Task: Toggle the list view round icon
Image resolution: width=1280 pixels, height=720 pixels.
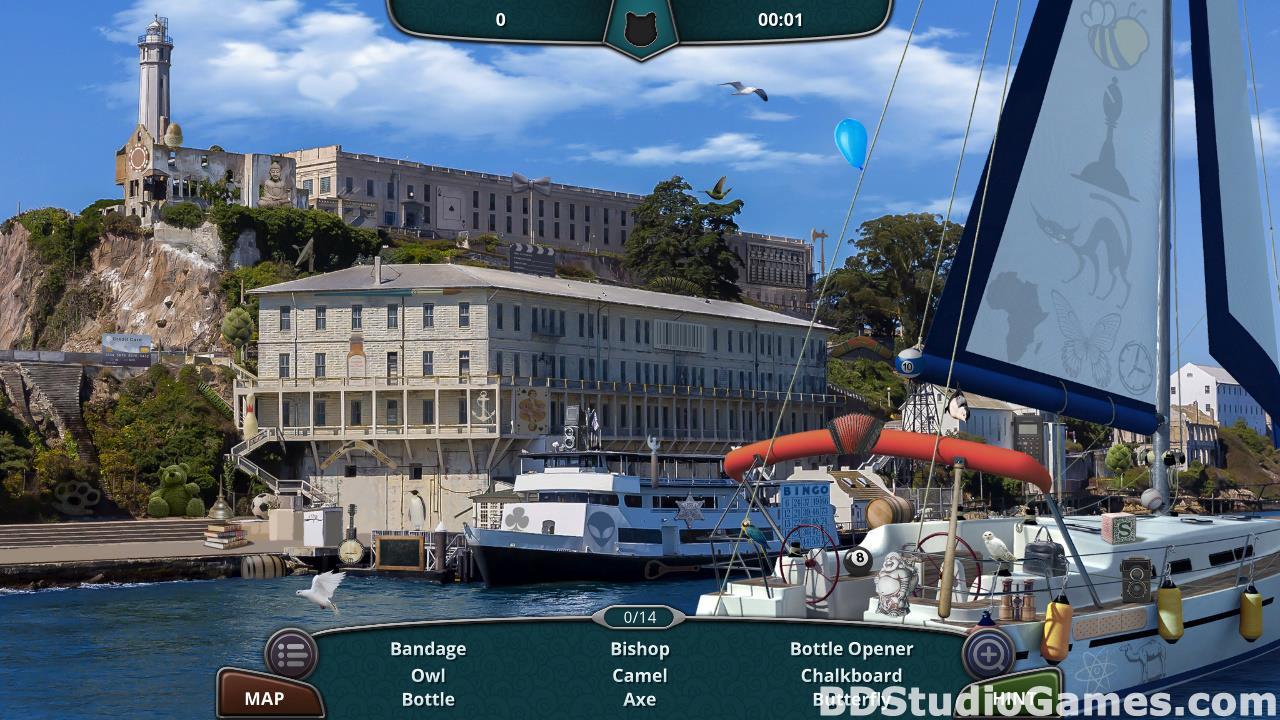Action: click(291, 655)
